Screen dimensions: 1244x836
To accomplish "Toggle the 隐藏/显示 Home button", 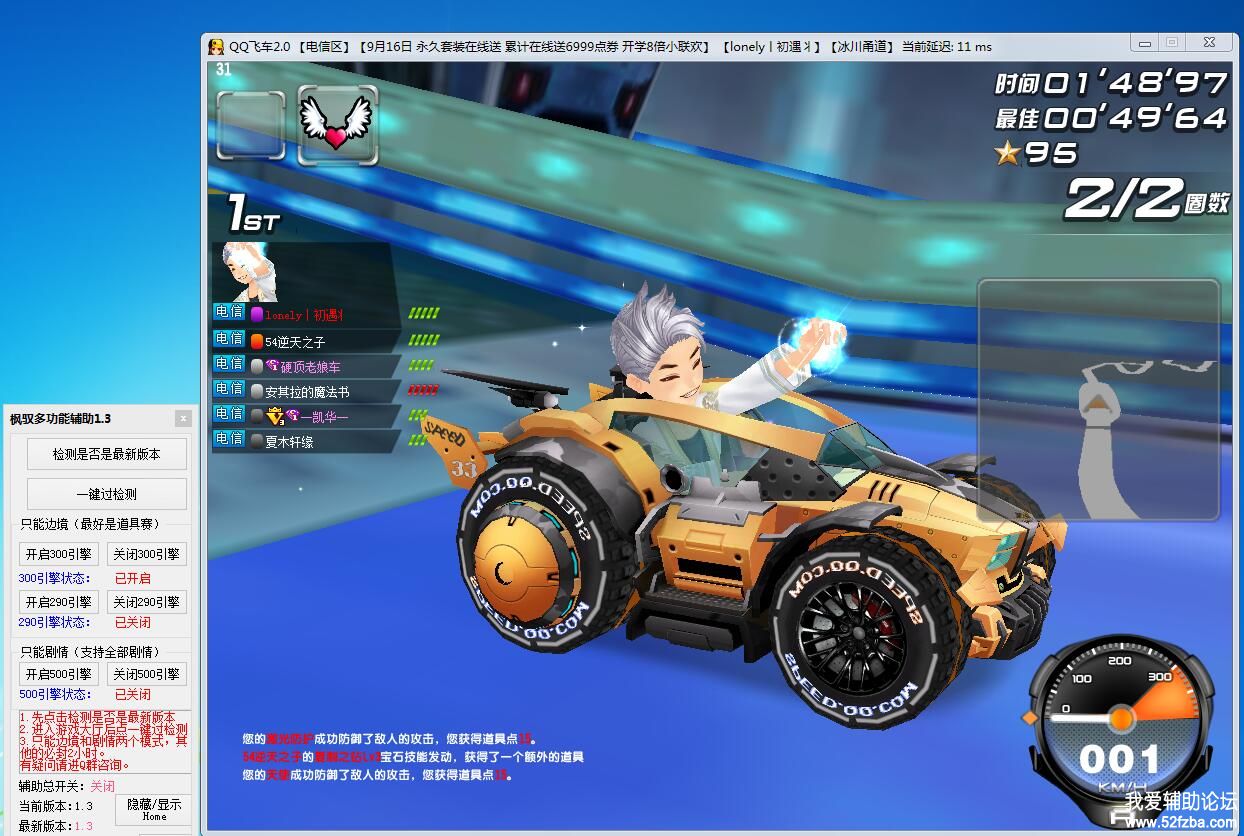I will tap(154, 809).
